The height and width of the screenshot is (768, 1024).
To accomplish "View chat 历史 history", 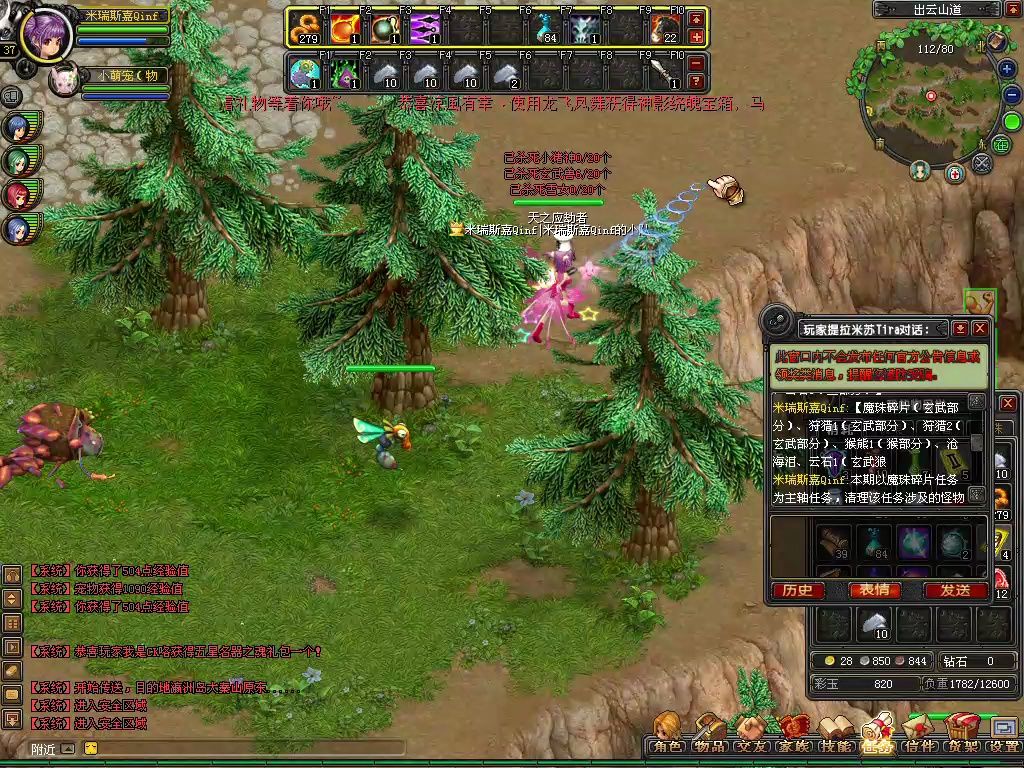I will click(x=797, y=590).
